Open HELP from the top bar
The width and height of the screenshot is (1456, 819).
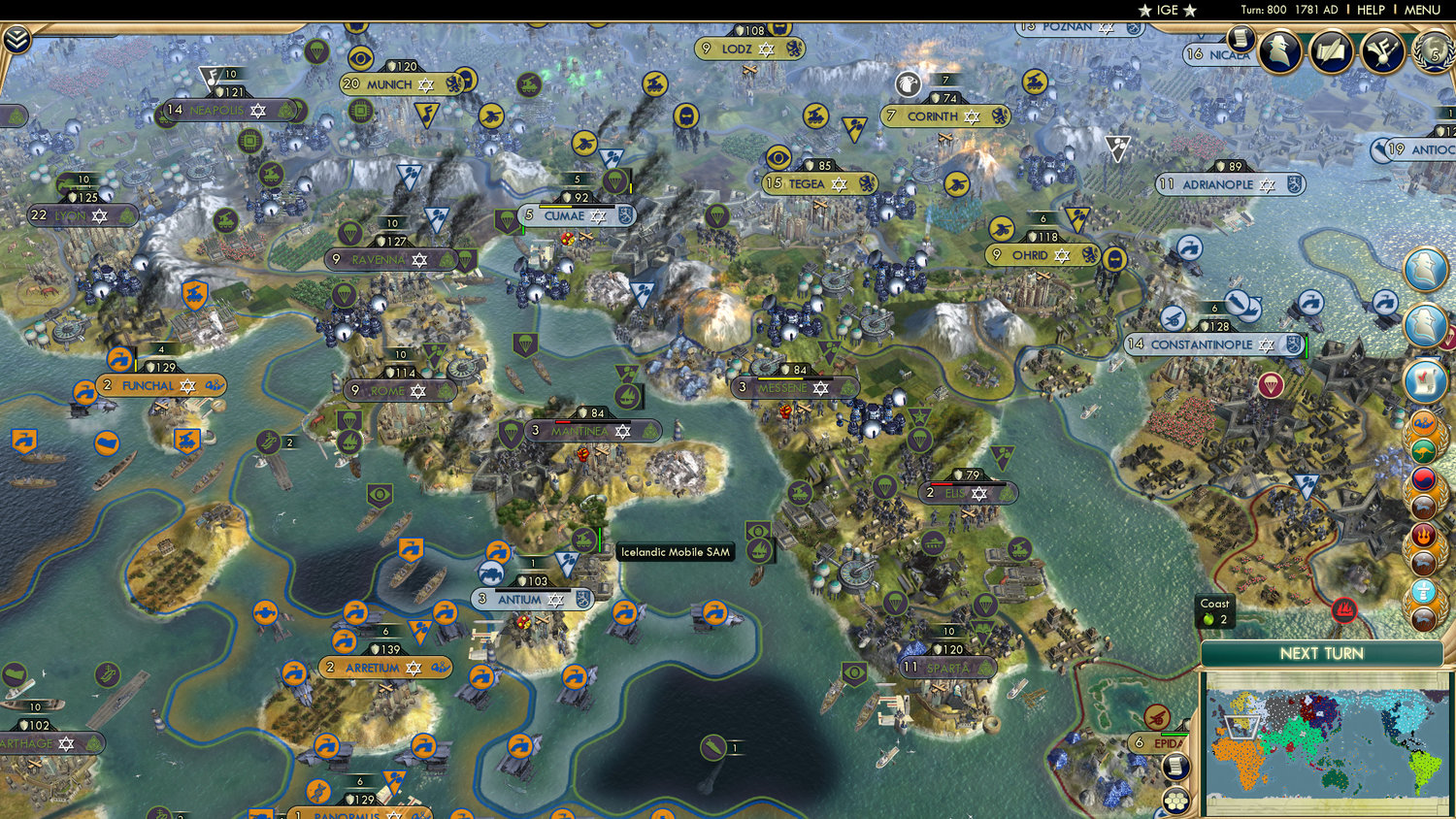coord(1372,10)
